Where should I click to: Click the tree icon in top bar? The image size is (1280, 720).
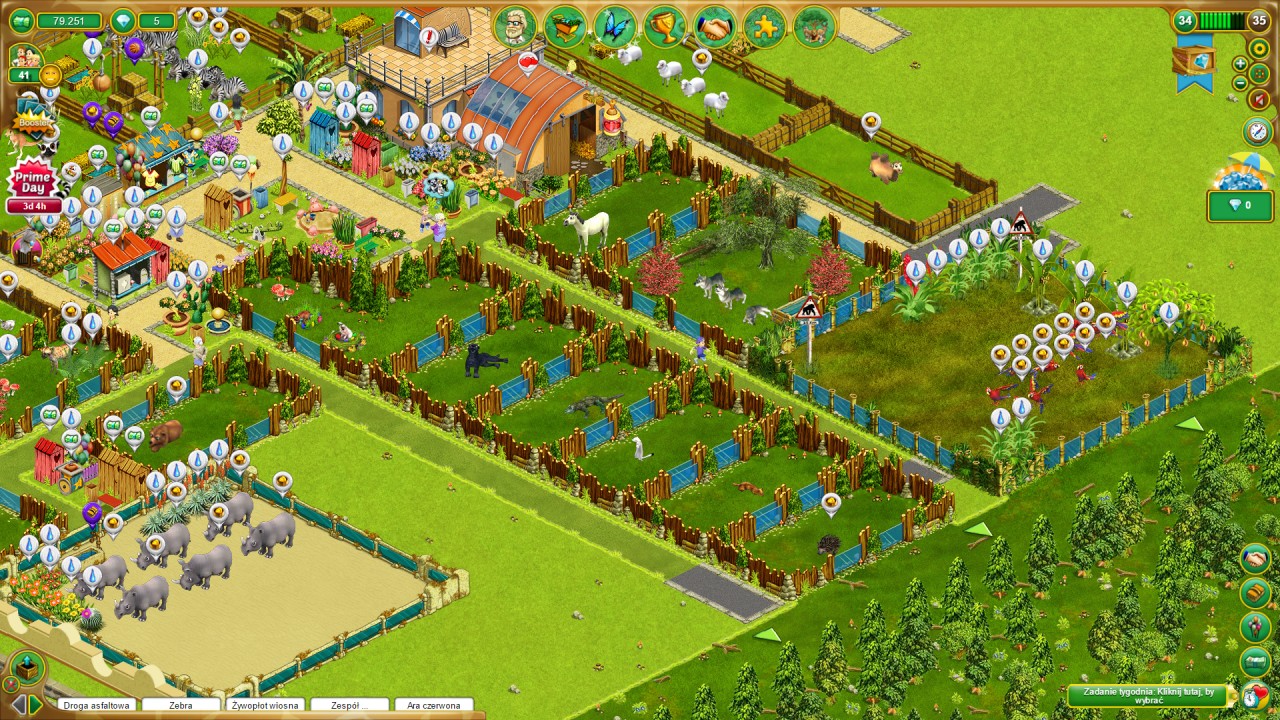coord(815,27)
